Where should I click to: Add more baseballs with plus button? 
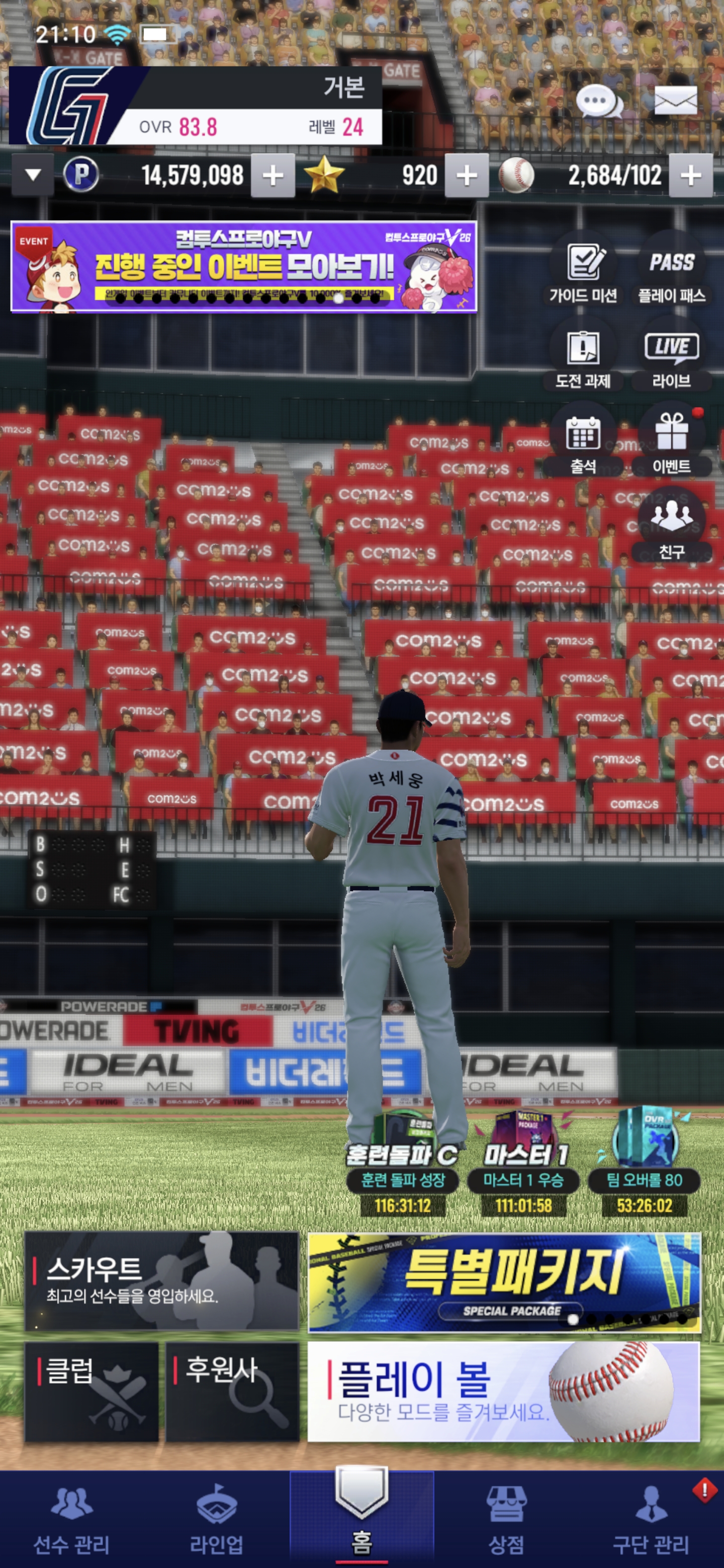click(x=690, y=176)
